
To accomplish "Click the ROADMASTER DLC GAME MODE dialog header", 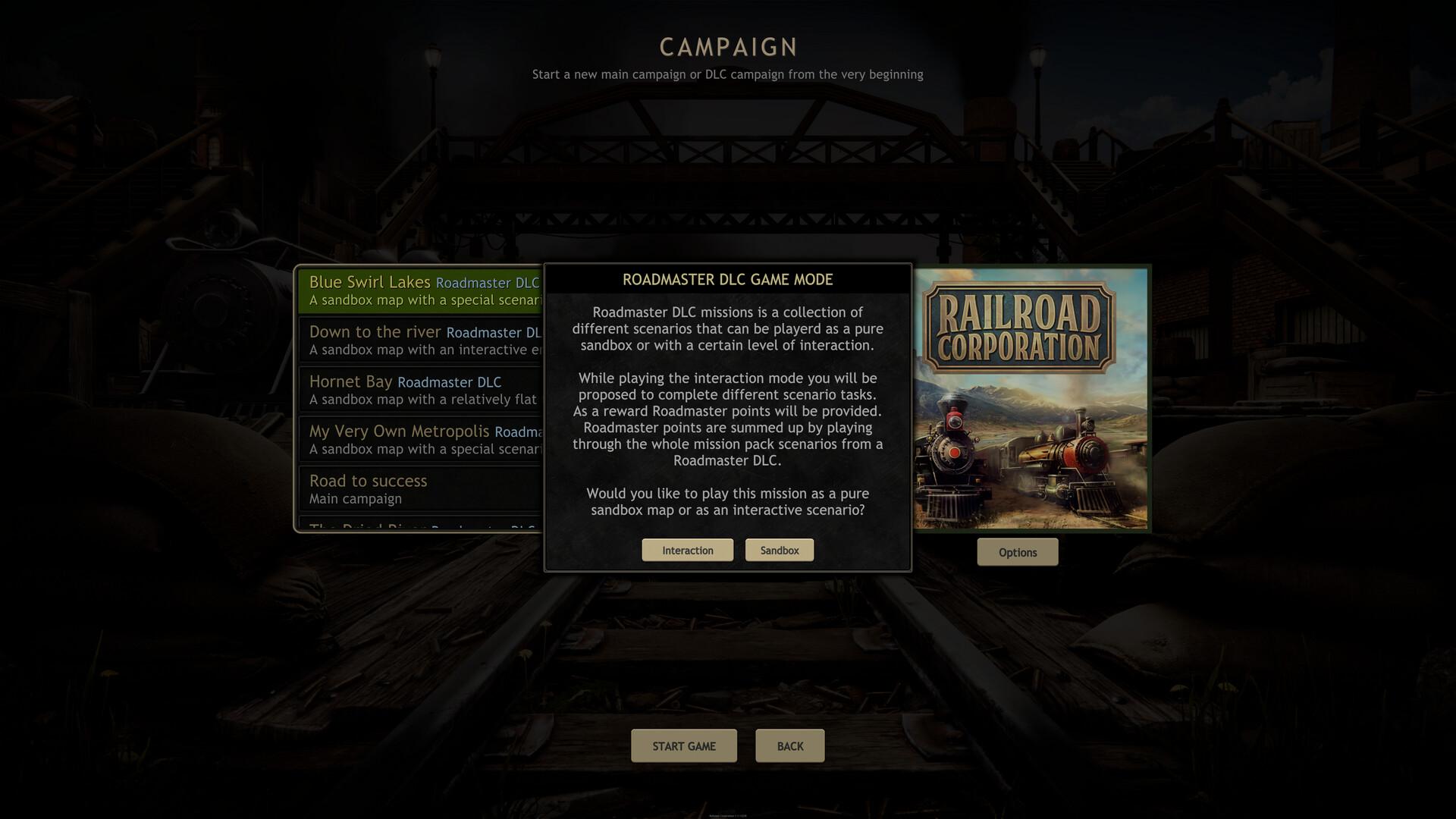I will point(726,279).
